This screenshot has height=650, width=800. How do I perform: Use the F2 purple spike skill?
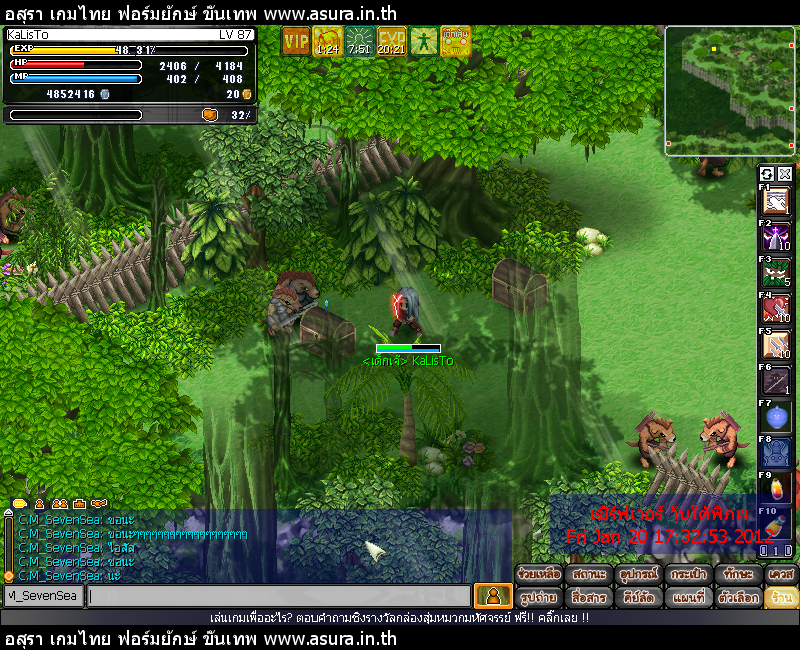click(776, 238)
